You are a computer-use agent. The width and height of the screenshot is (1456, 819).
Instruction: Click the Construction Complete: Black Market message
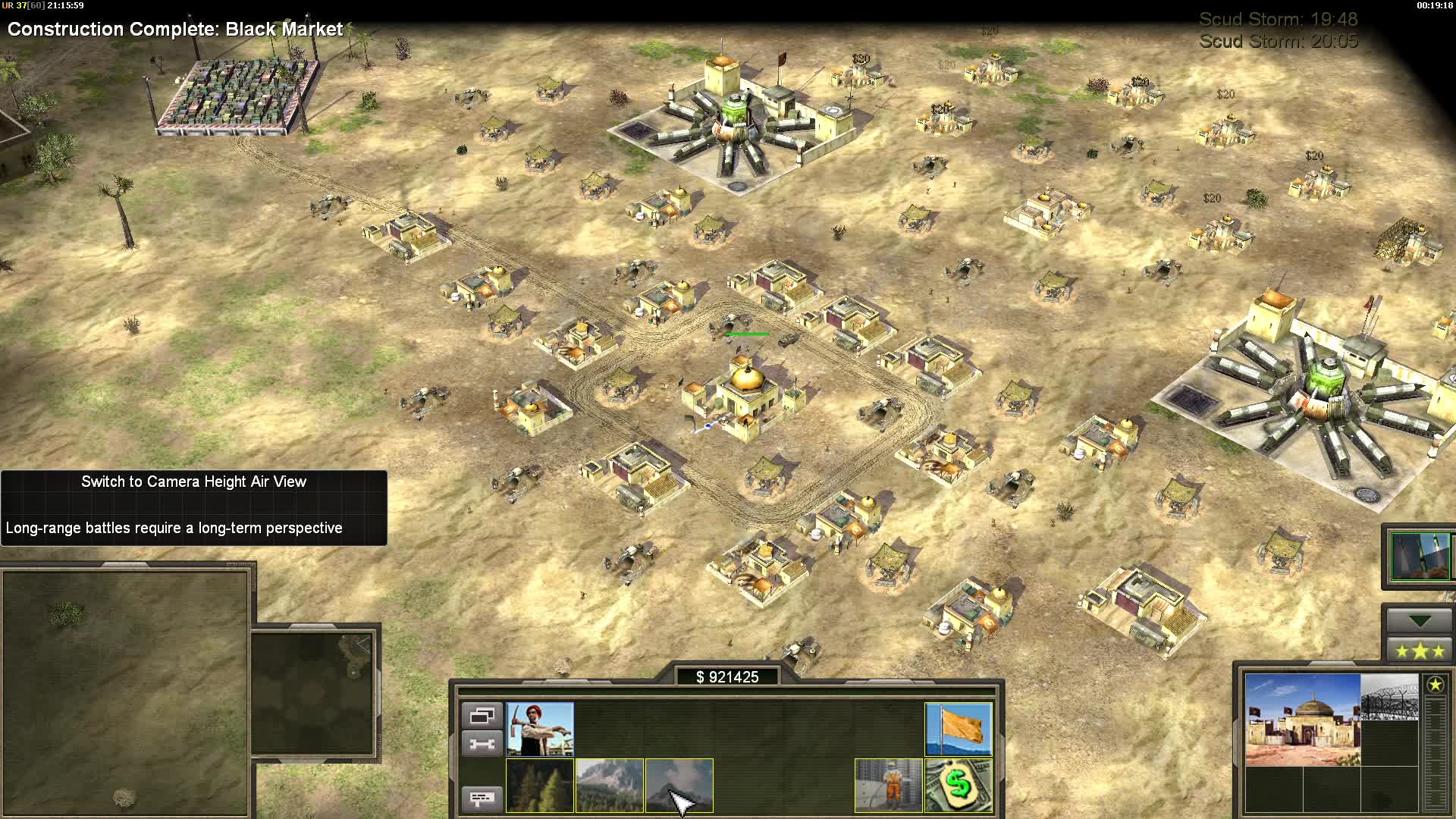[174, 30]
